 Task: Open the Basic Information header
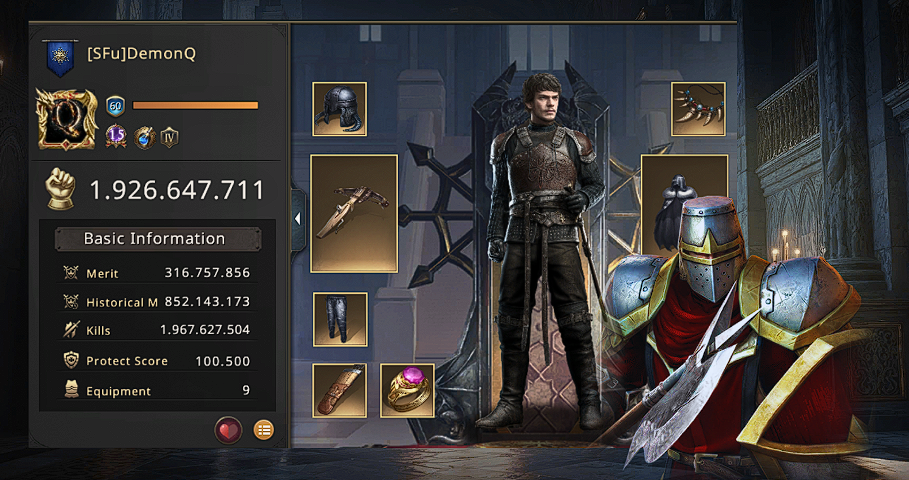pyautogui.click(x=157, y=239)
